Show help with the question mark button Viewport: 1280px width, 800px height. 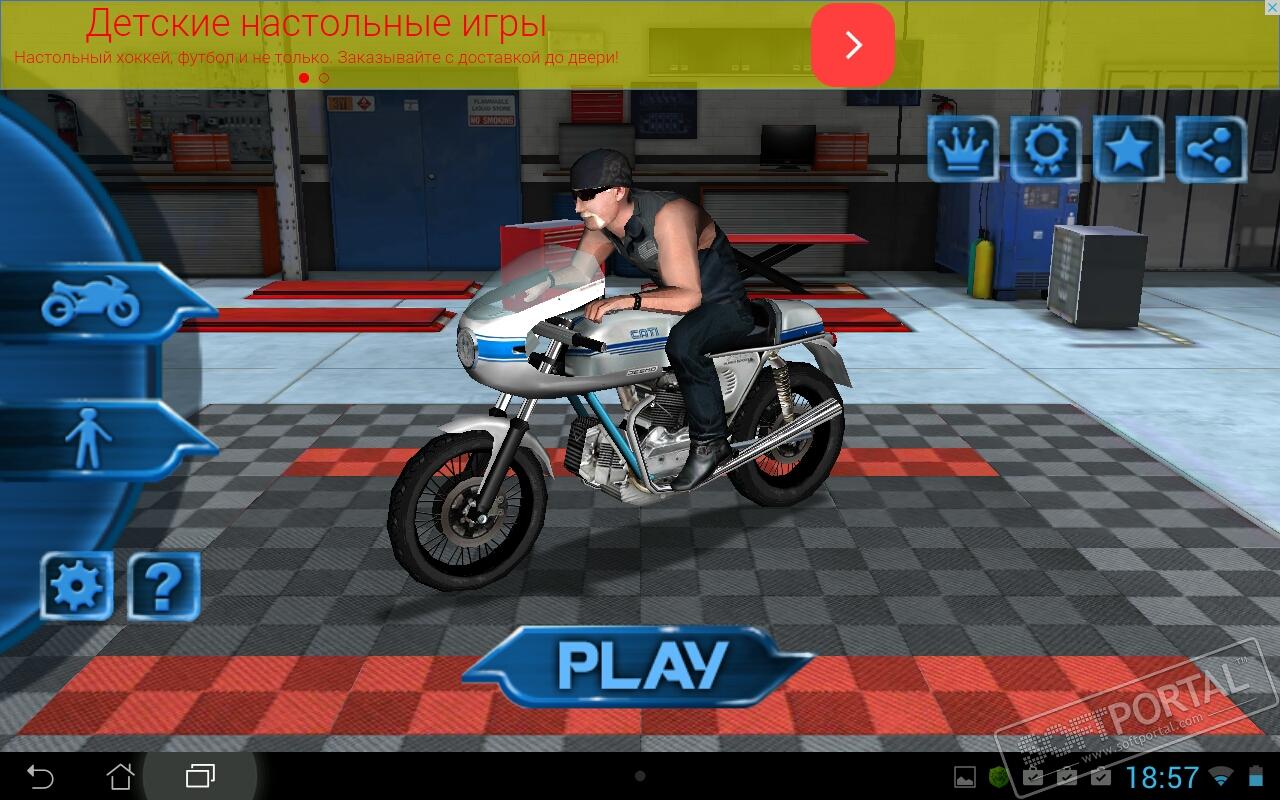tap(164, 586)
